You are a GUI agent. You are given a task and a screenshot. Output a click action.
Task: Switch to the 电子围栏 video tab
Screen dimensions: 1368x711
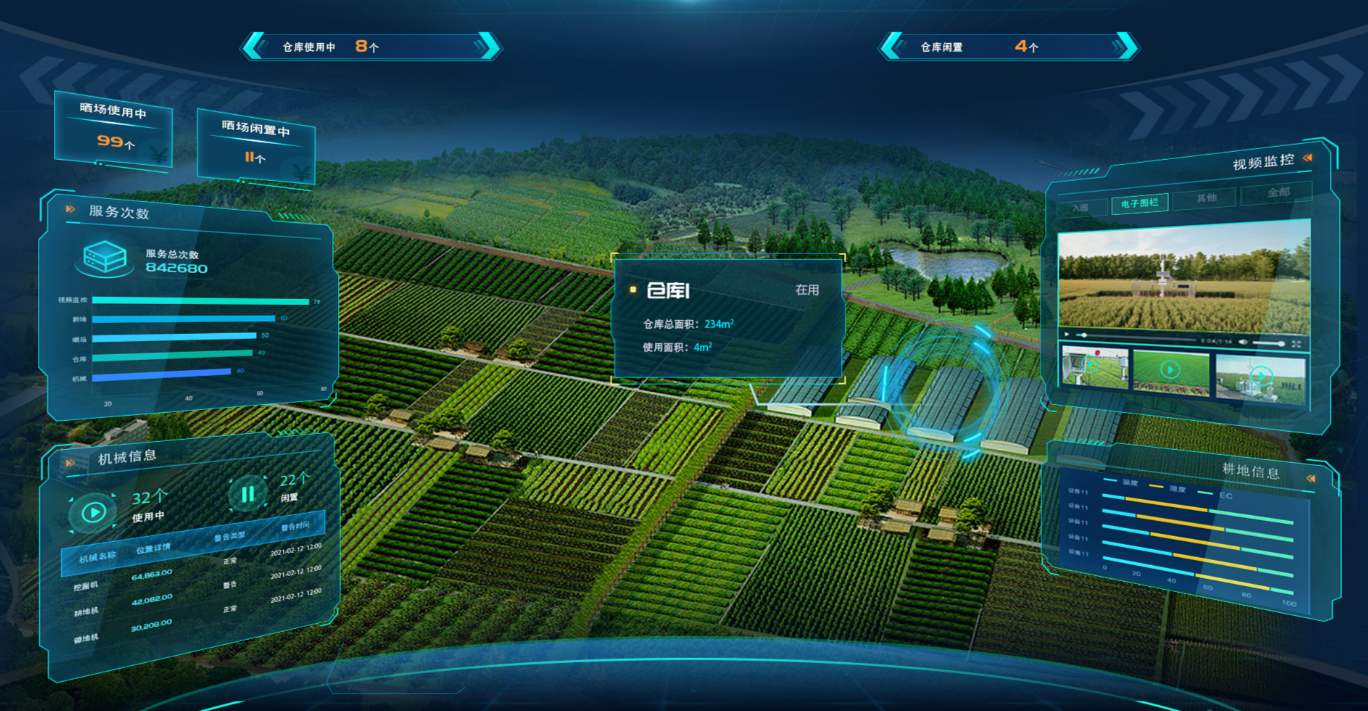coord(1138,204)
